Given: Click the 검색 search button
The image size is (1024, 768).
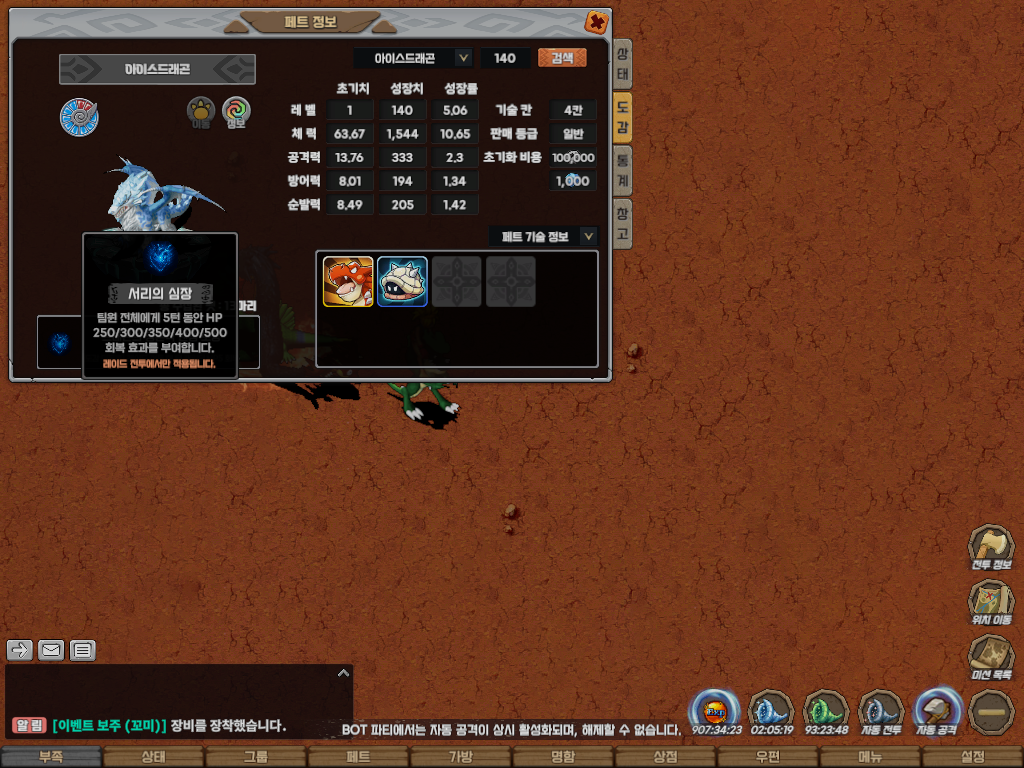Looking at the screenshot, I should [x=562, y=58].
